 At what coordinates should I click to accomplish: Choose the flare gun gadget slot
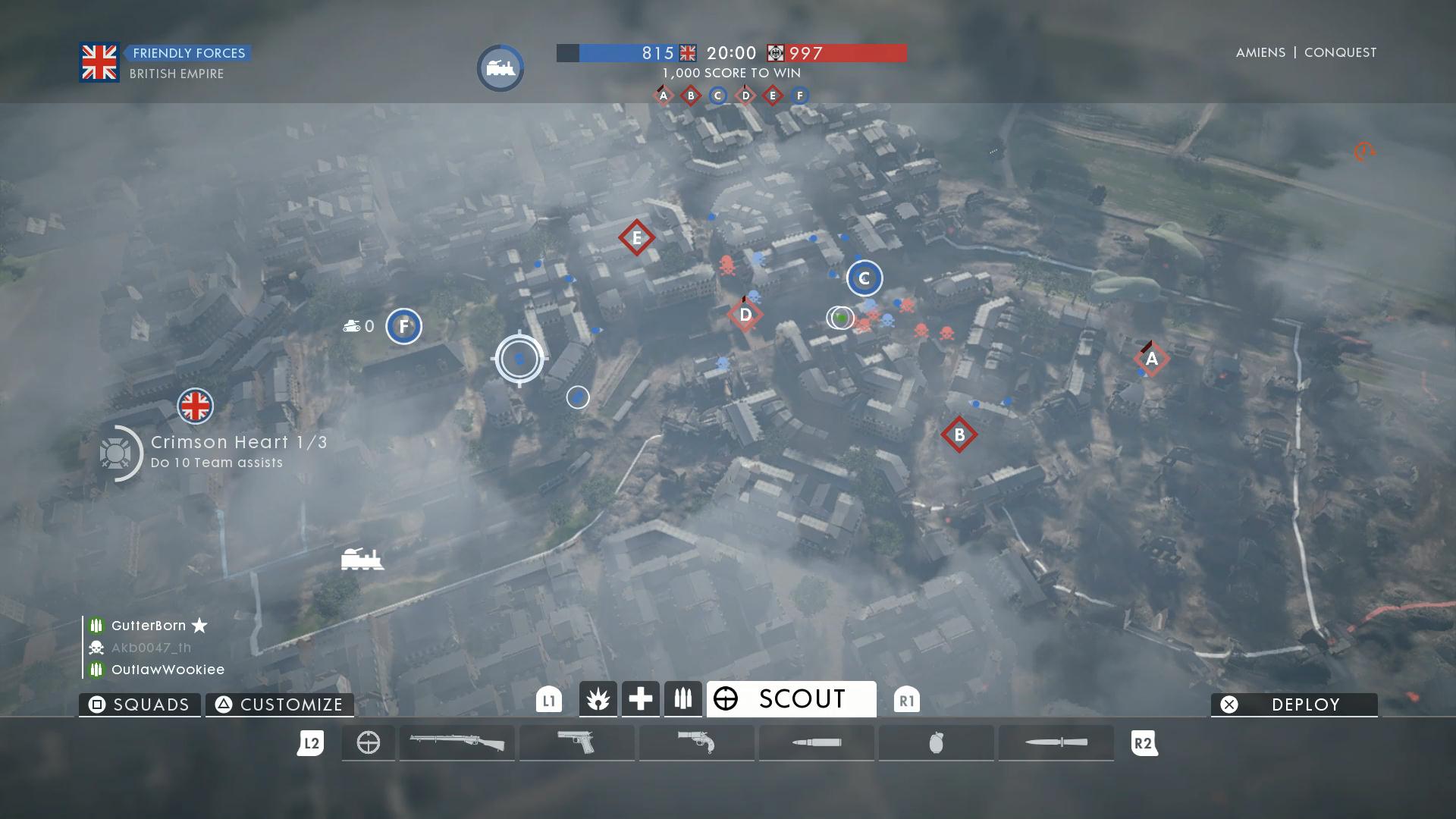[696, 742]
